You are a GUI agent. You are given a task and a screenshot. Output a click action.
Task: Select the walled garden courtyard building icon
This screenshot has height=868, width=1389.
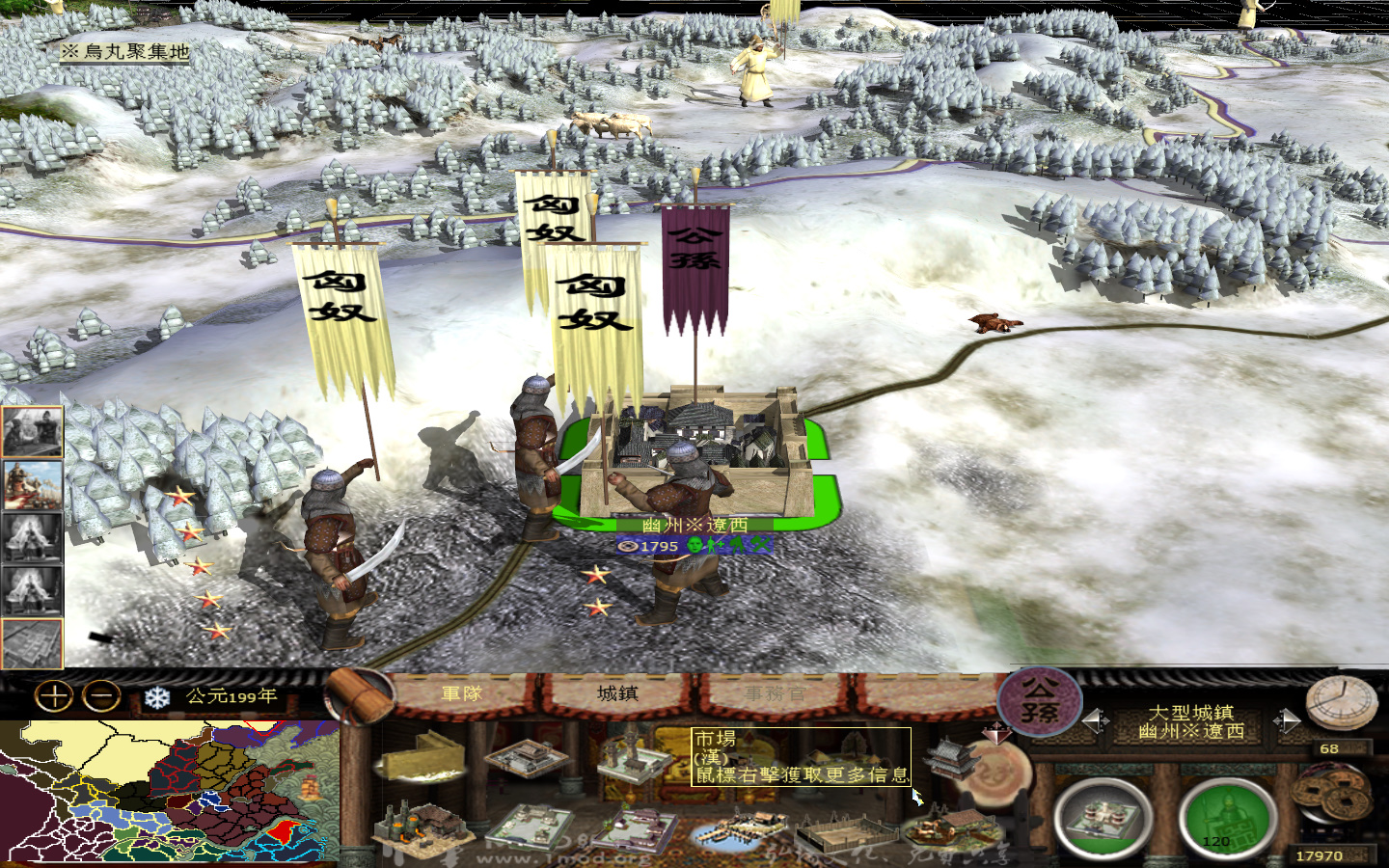637,827
